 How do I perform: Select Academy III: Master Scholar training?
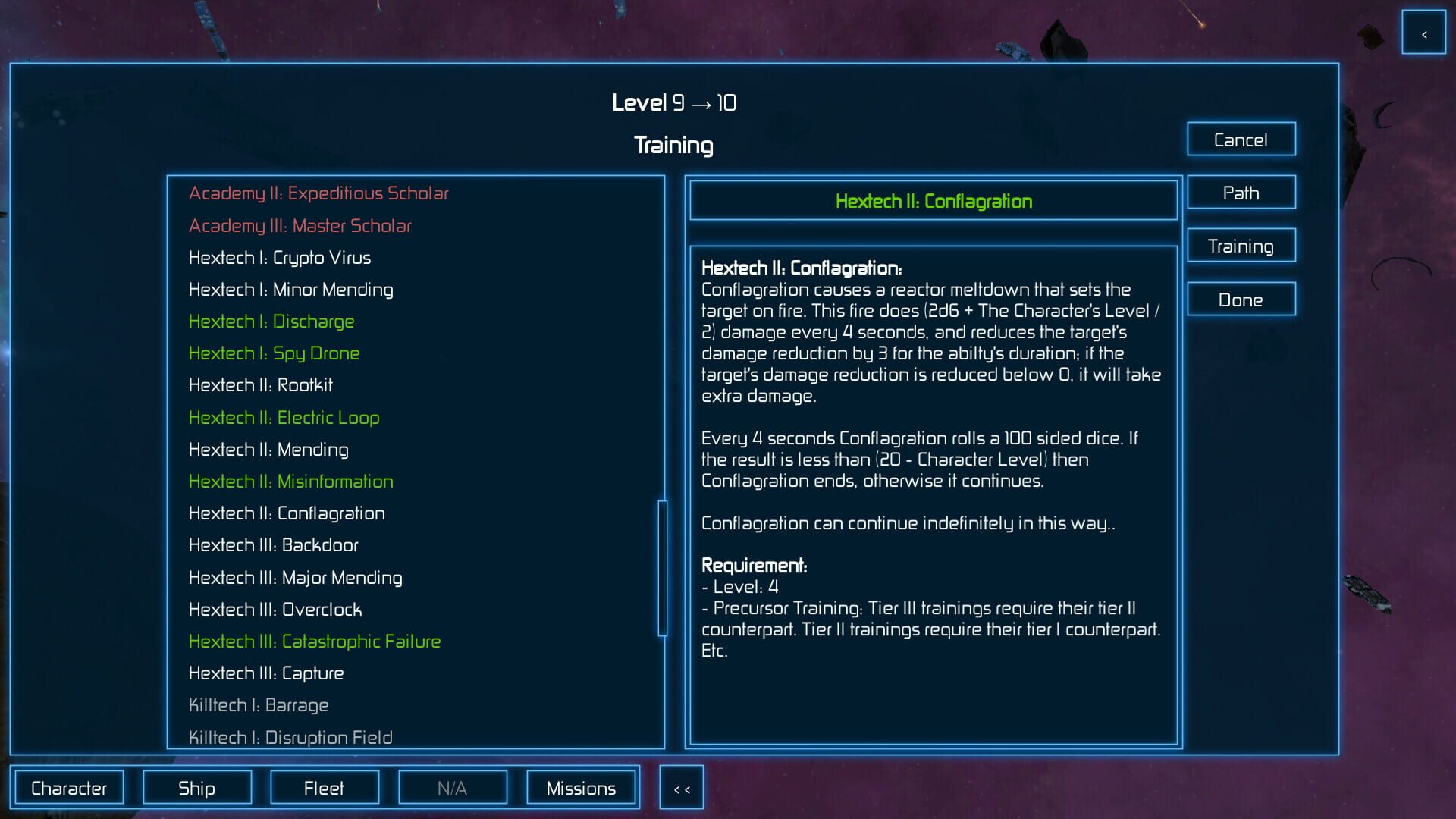coord(300,225)
